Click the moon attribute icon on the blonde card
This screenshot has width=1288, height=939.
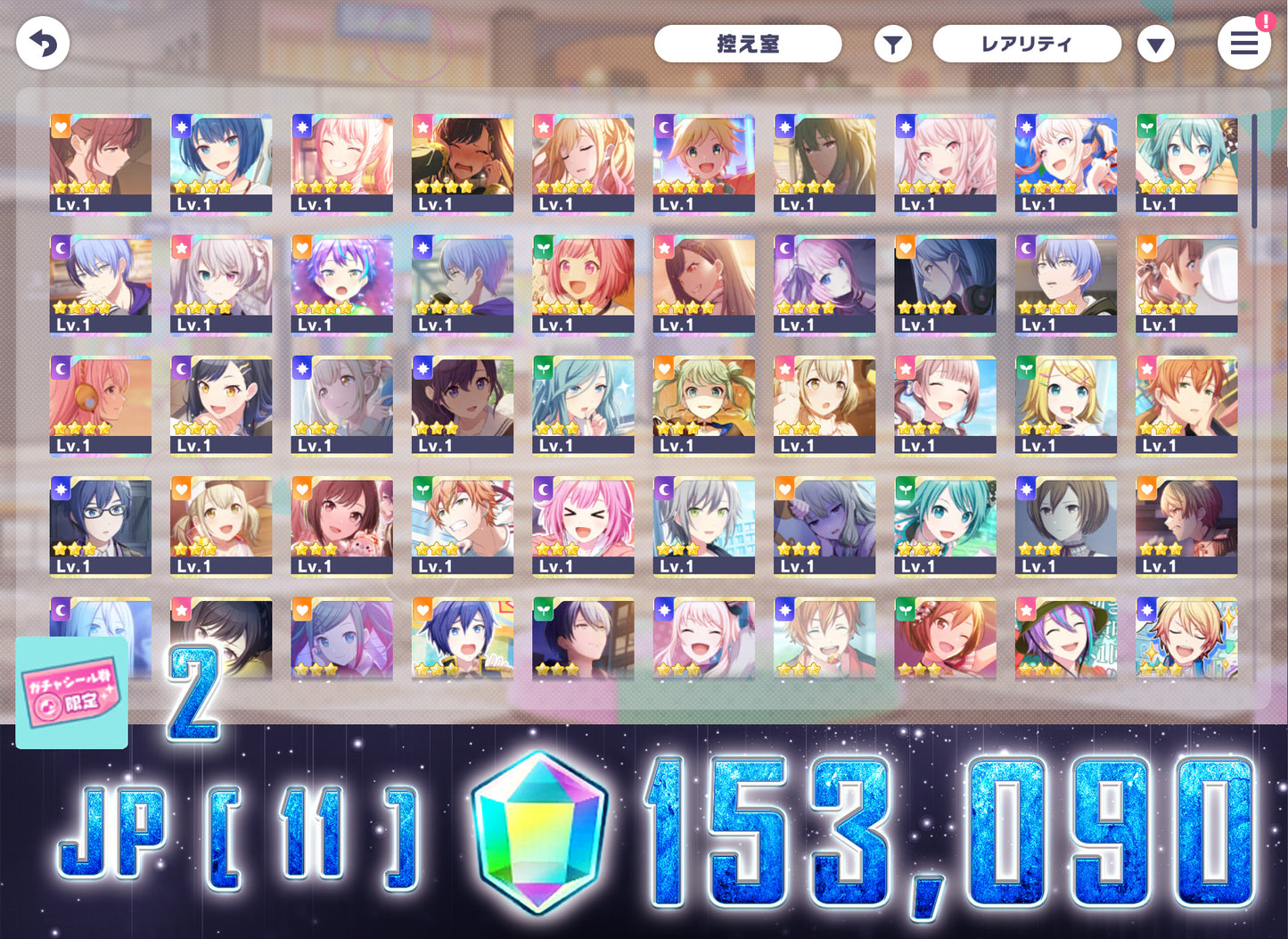click(663, 129)
